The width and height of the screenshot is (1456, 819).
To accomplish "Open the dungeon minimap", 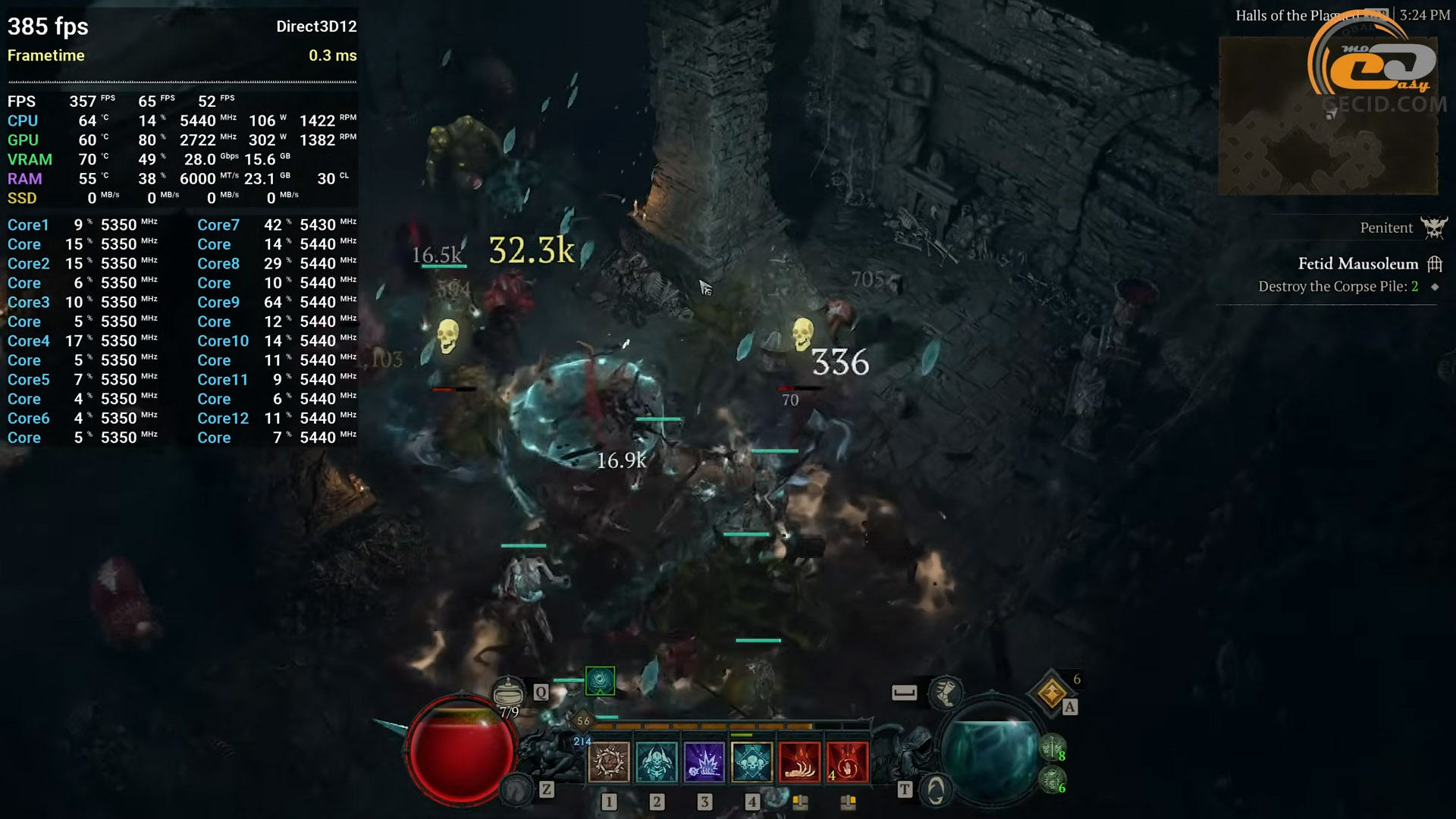I will [x=1327, y=115].
